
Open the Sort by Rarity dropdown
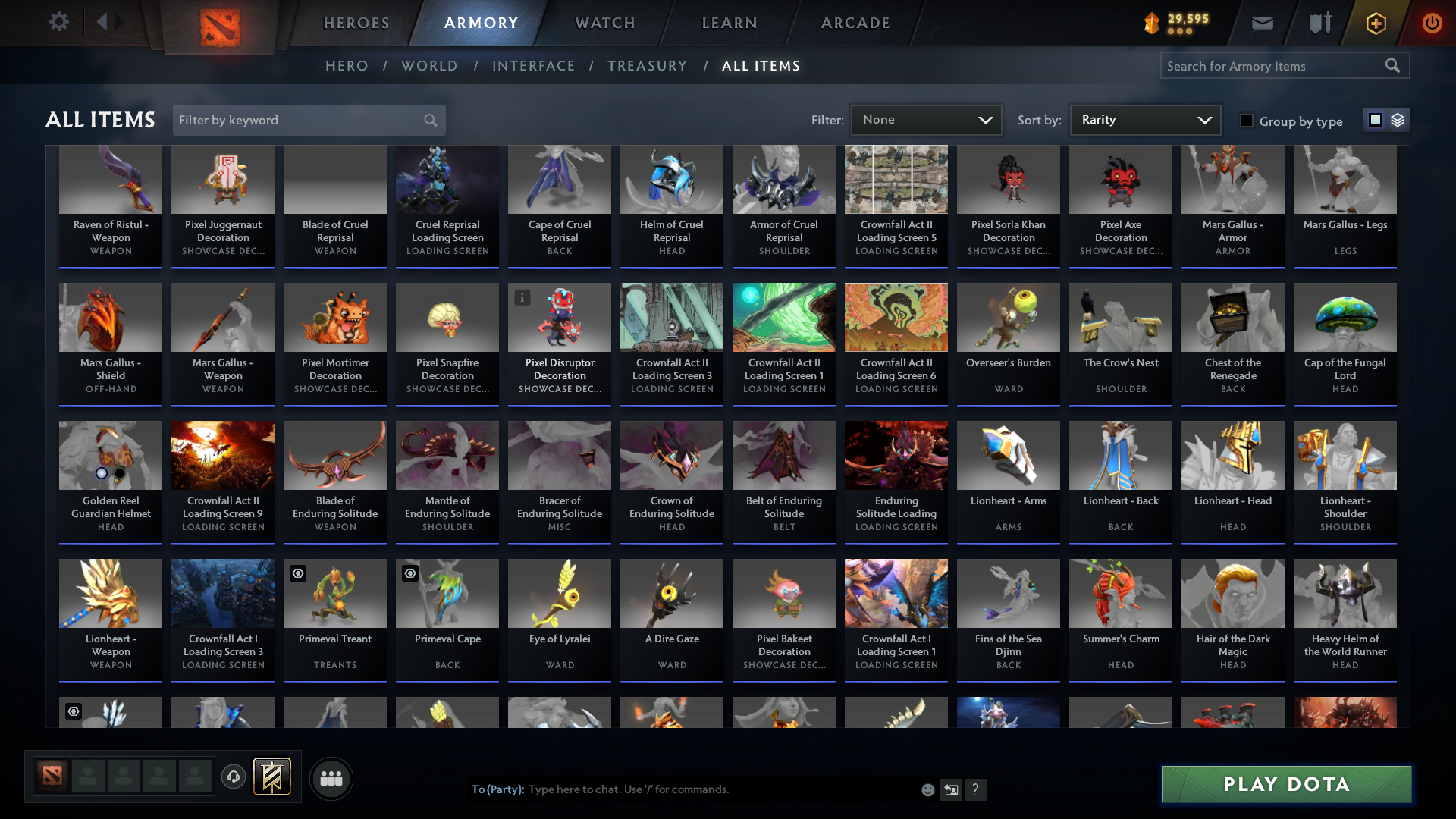click(1144, 120)
